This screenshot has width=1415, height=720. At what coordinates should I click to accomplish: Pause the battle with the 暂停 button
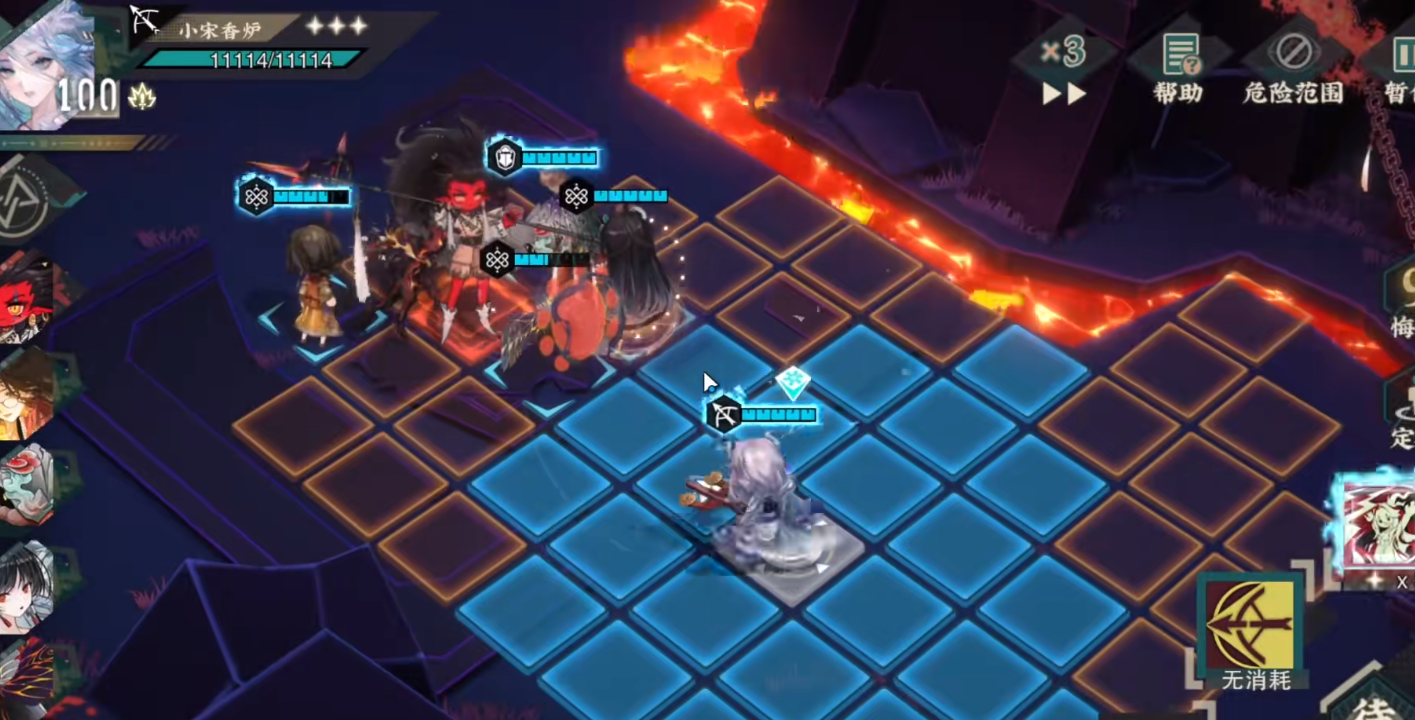pyautogui.click(x=1400, y=66)
